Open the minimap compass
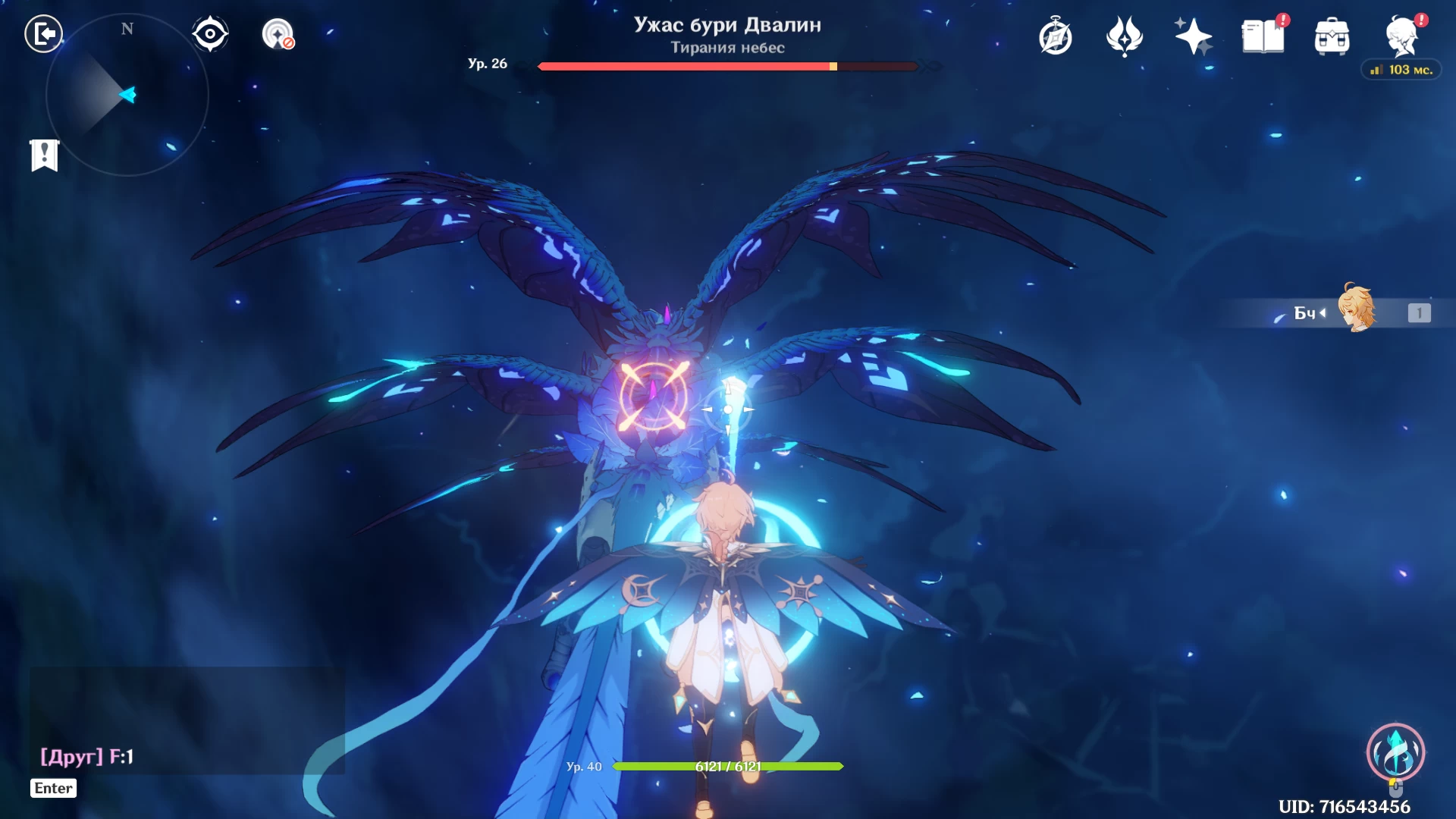This screenshot has width=1456, height=819. (x=127, y=96)
